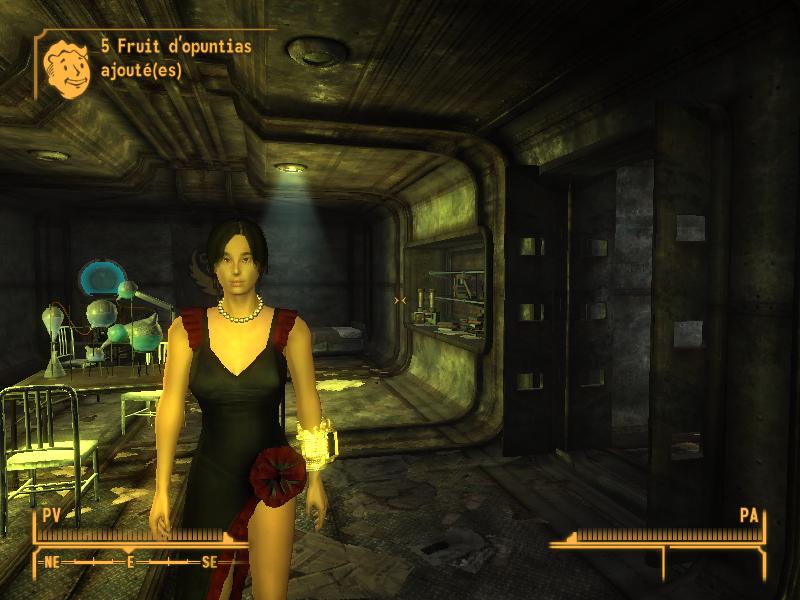Screen dimensions: 800x600
Task: Click the compass strip showing NE, E, SE
Action: tap(130, 562)
